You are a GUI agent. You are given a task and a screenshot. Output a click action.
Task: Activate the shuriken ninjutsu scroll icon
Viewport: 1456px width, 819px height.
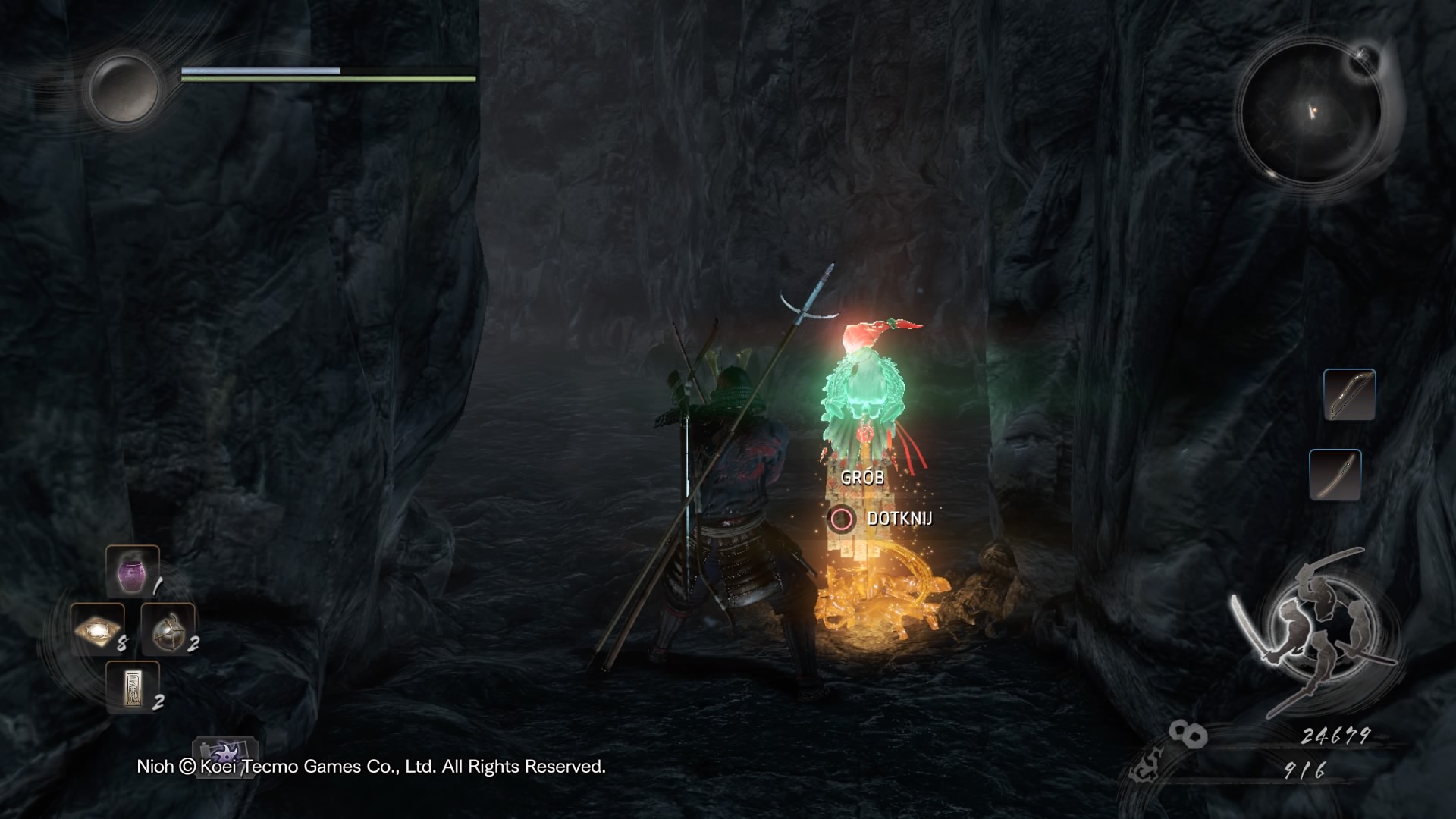click(225, 756)
